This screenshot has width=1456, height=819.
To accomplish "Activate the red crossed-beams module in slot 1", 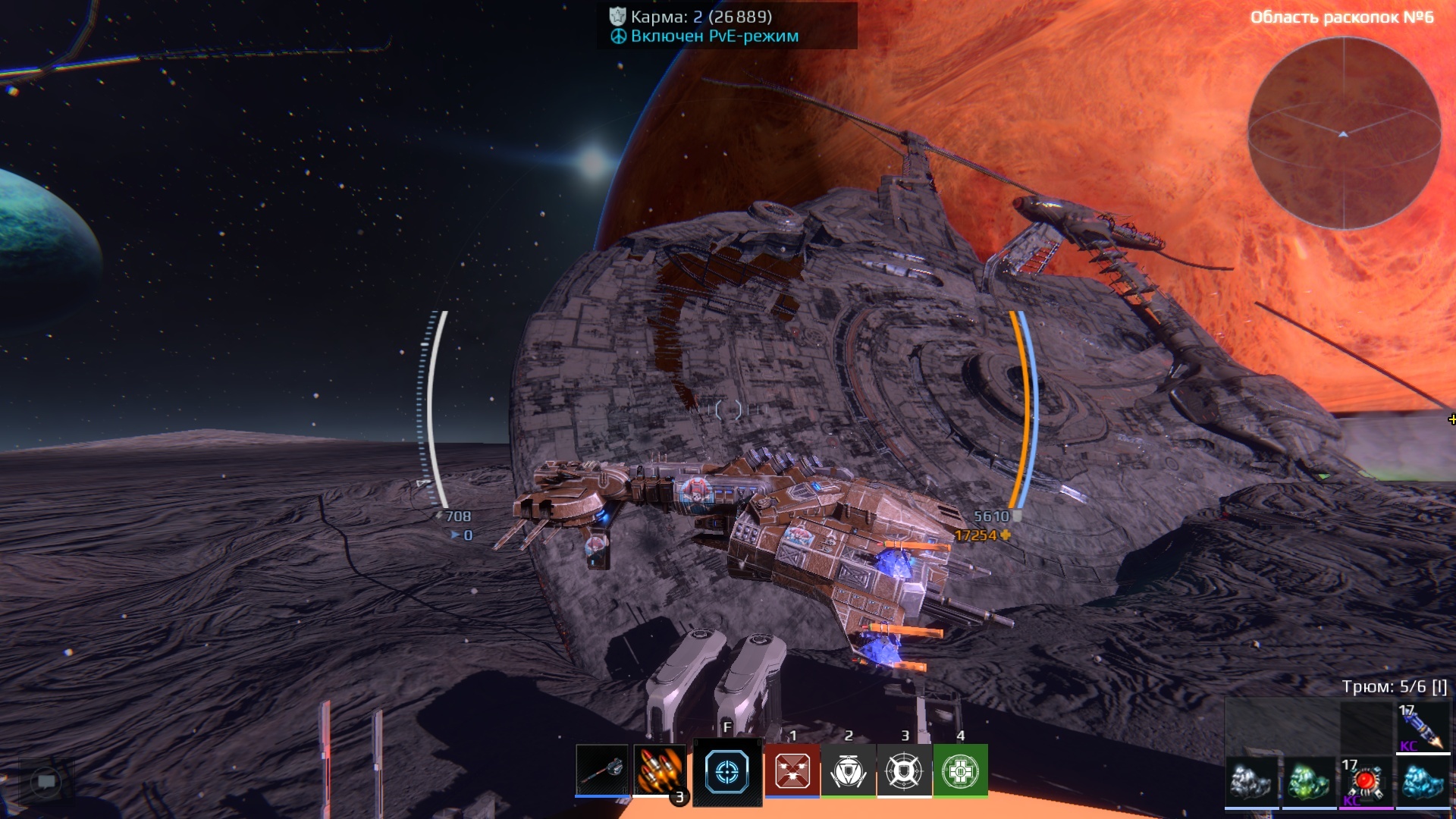I will coord(792,772).
